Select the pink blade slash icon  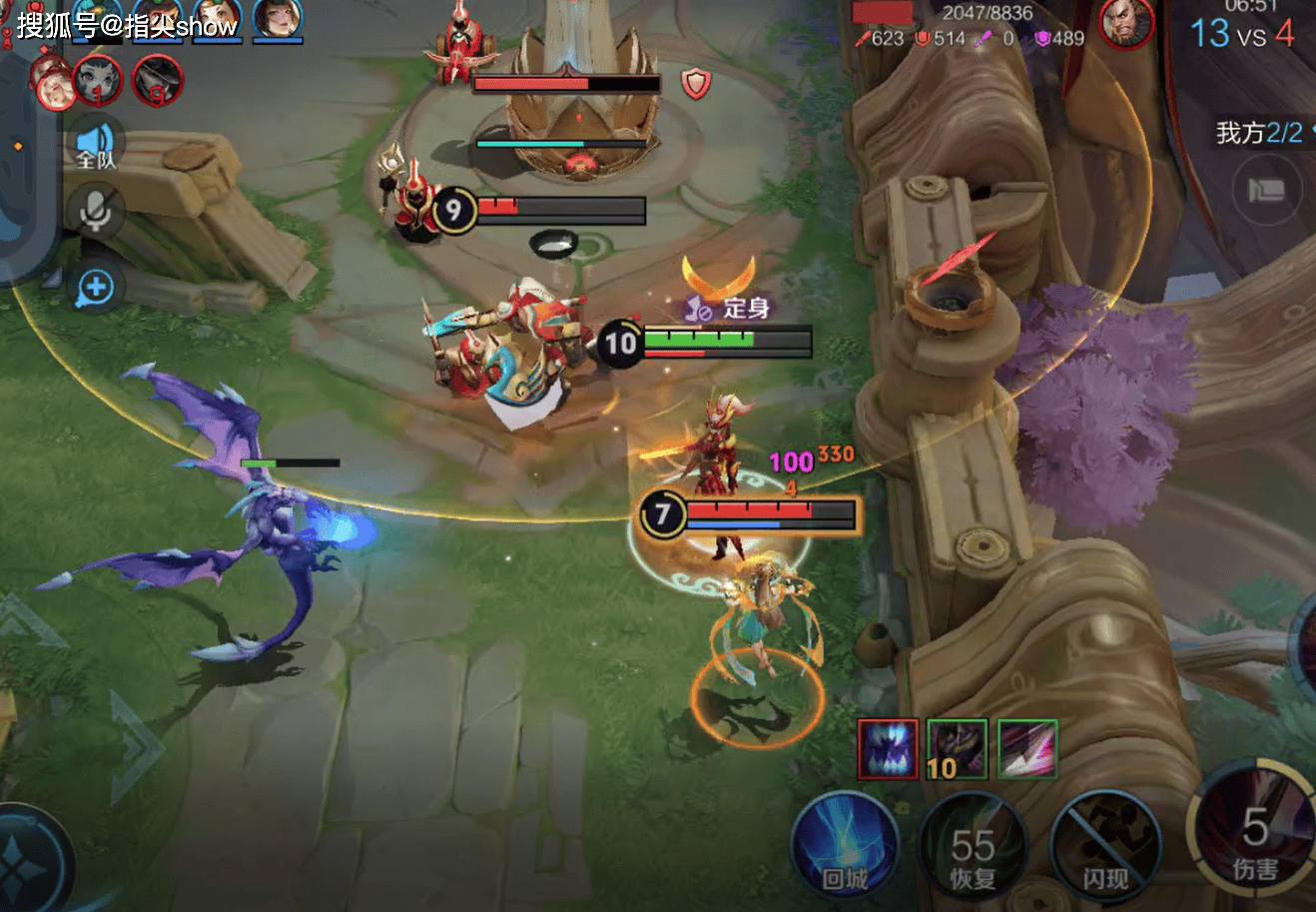[1027, 749]
